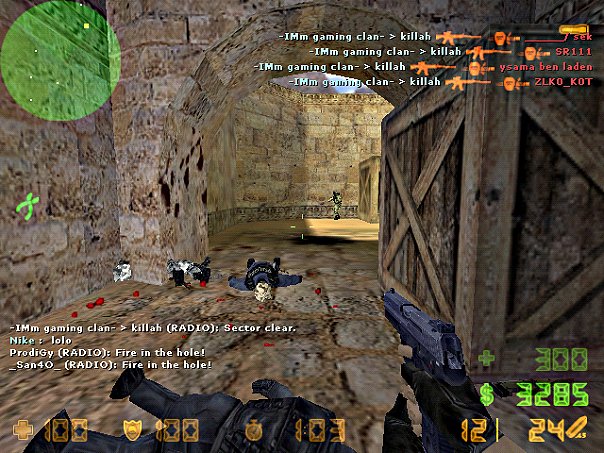Viewport: 604px width, 453px height.
Task: Click the green dollar sign money icon
Action: coord(488,393)
